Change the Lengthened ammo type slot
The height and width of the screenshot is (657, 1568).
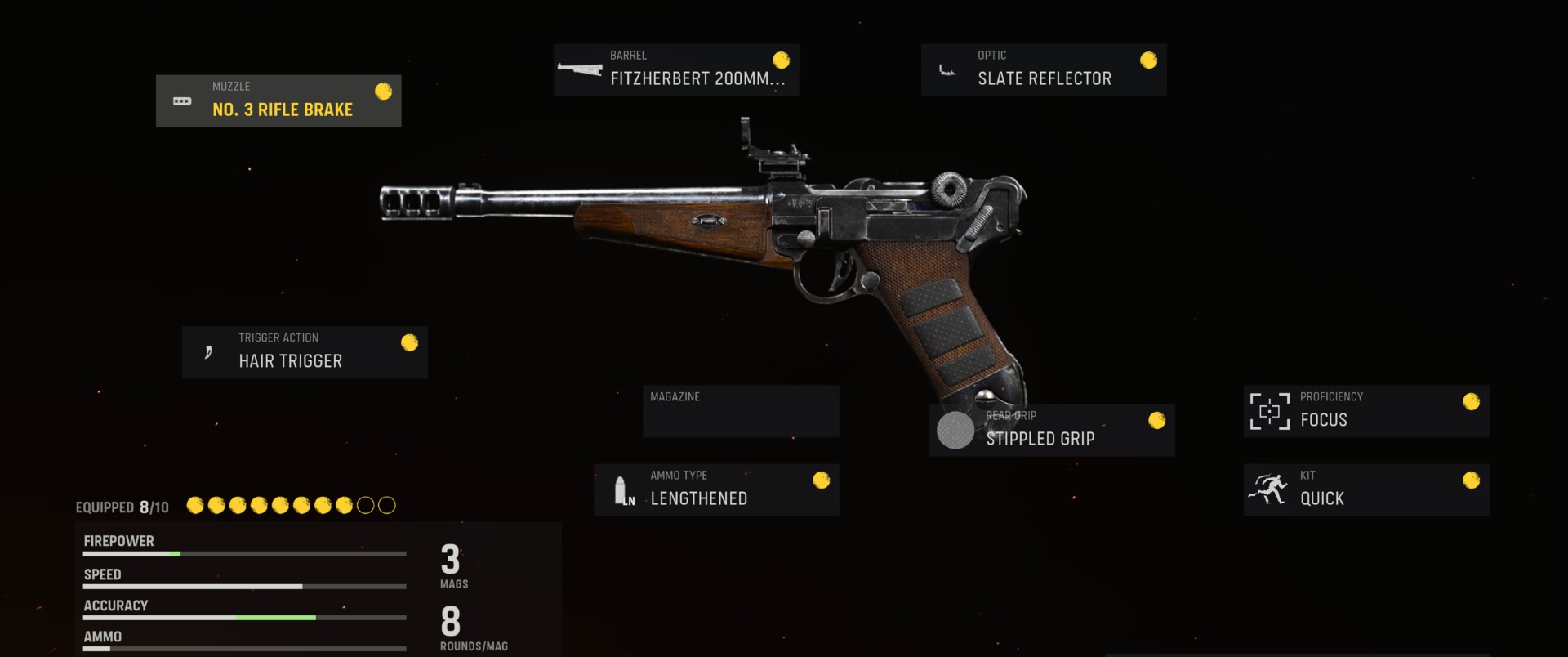pyautogui.click(x=715, y=489)
